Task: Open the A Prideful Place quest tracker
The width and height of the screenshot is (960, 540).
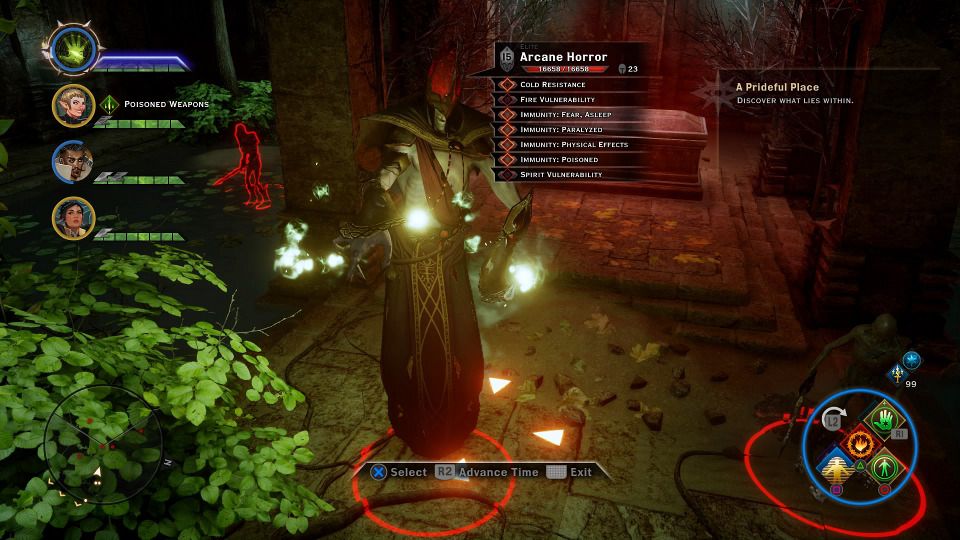Action: (778, 93)
